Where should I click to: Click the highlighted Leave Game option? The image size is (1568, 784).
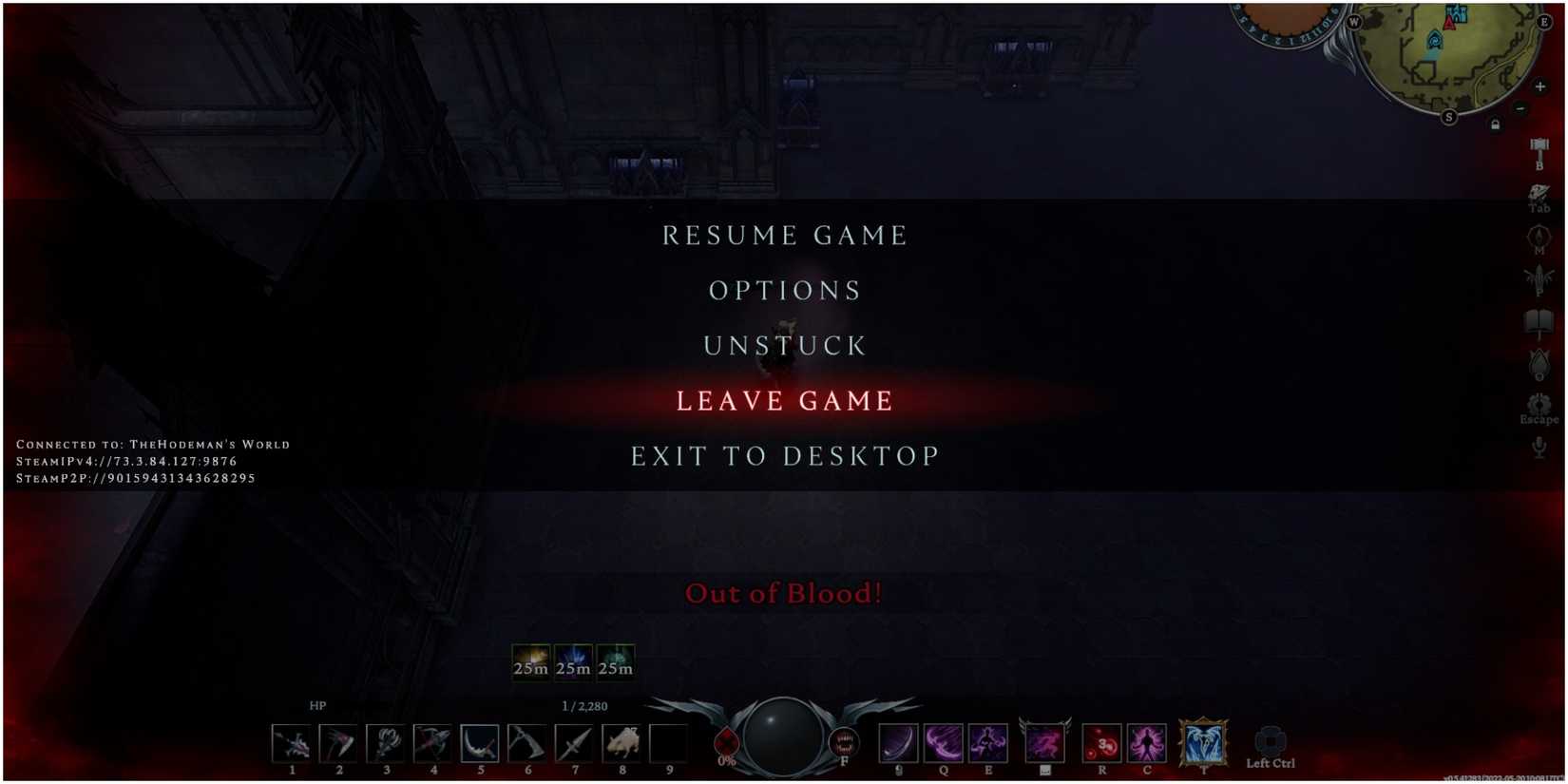point(783,400)
